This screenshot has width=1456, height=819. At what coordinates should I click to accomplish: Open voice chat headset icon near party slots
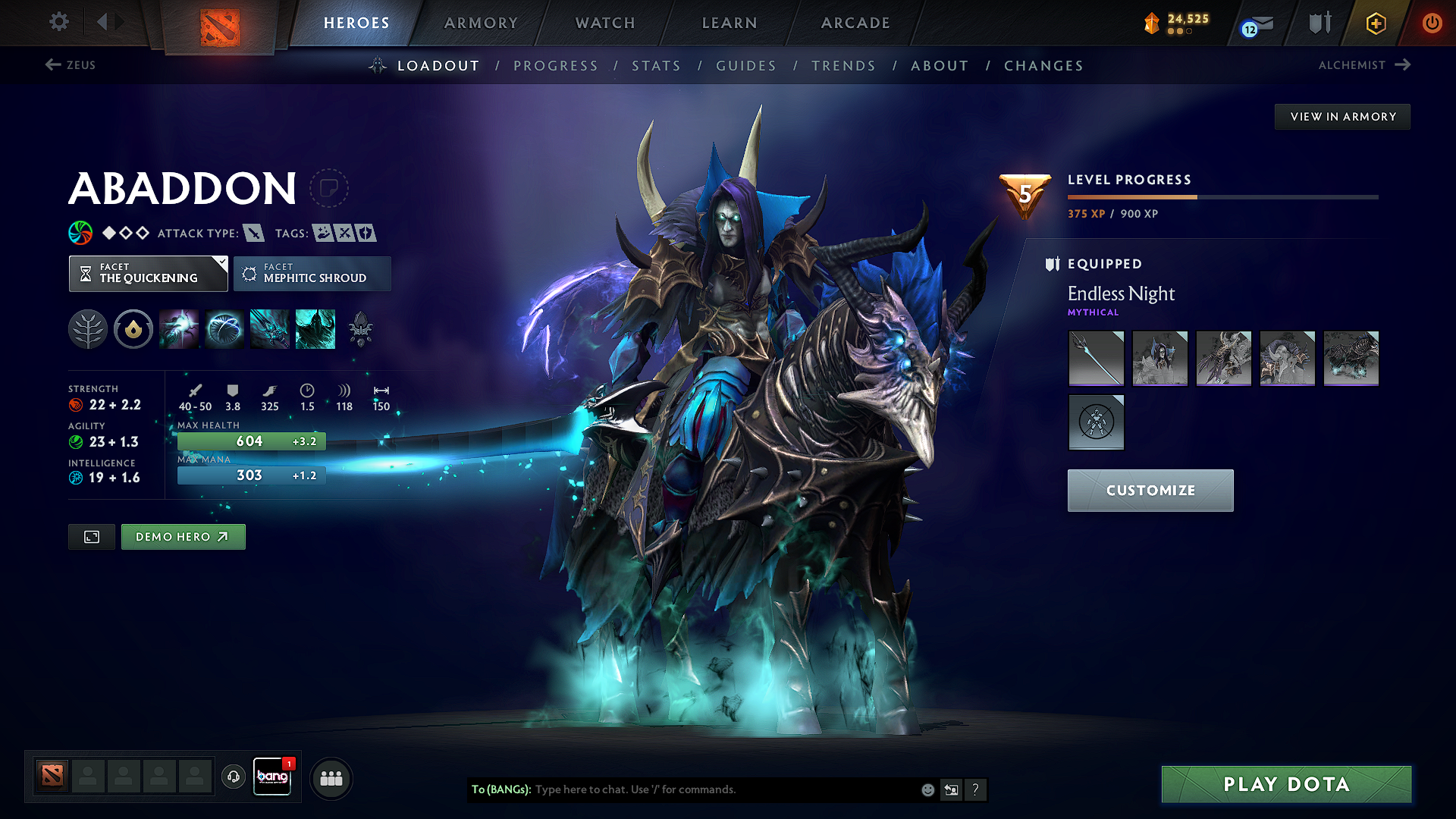(233, 777)
